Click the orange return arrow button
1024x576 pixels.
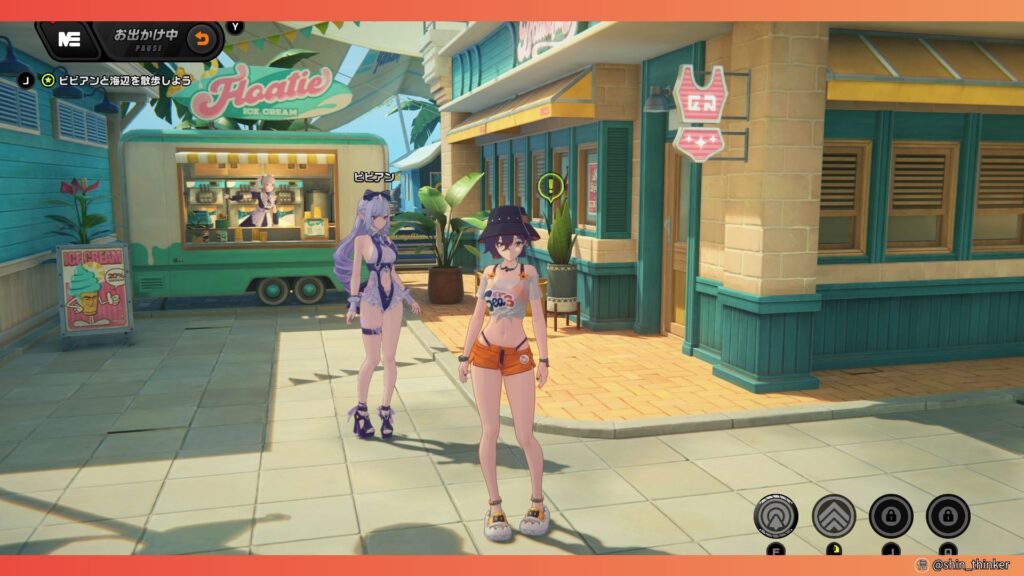[202, 40]
